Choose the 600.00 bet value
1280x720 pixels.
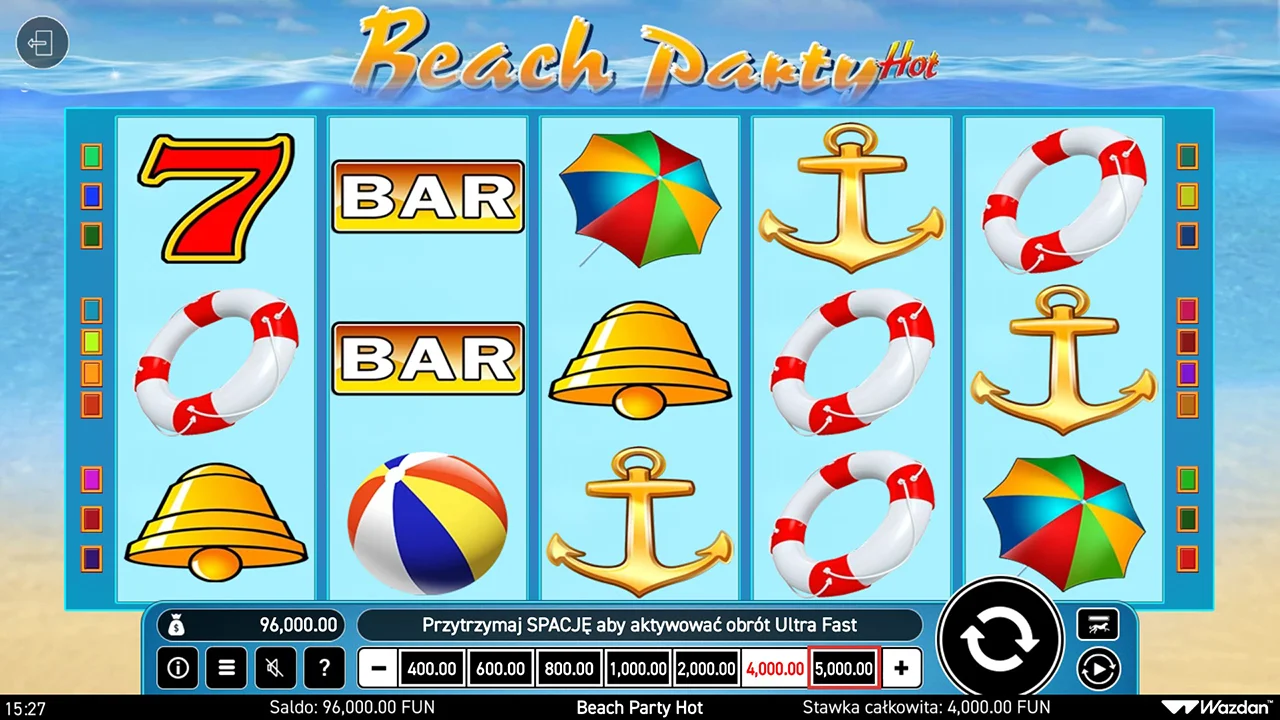(x=500, y=668)
